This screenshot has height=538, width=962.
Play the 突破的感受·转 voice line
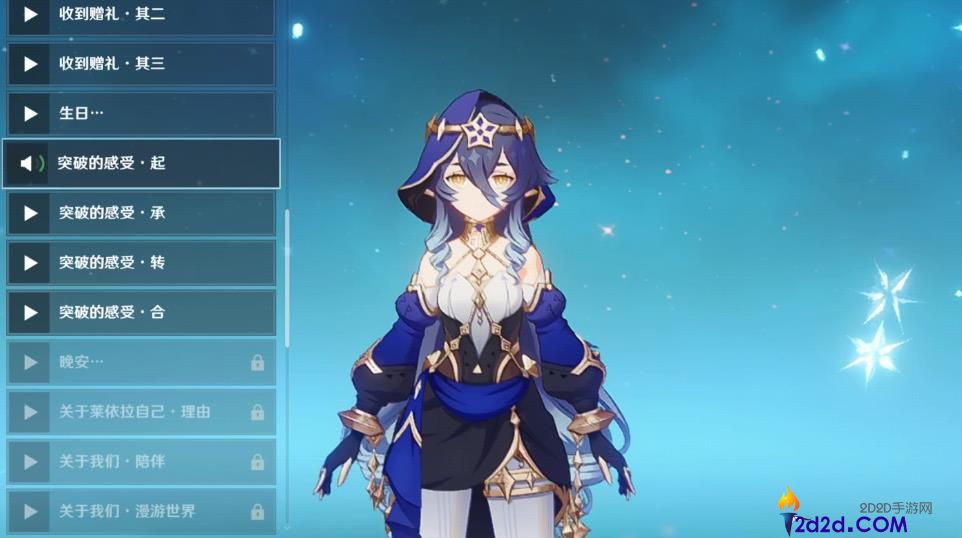[30, 263]
